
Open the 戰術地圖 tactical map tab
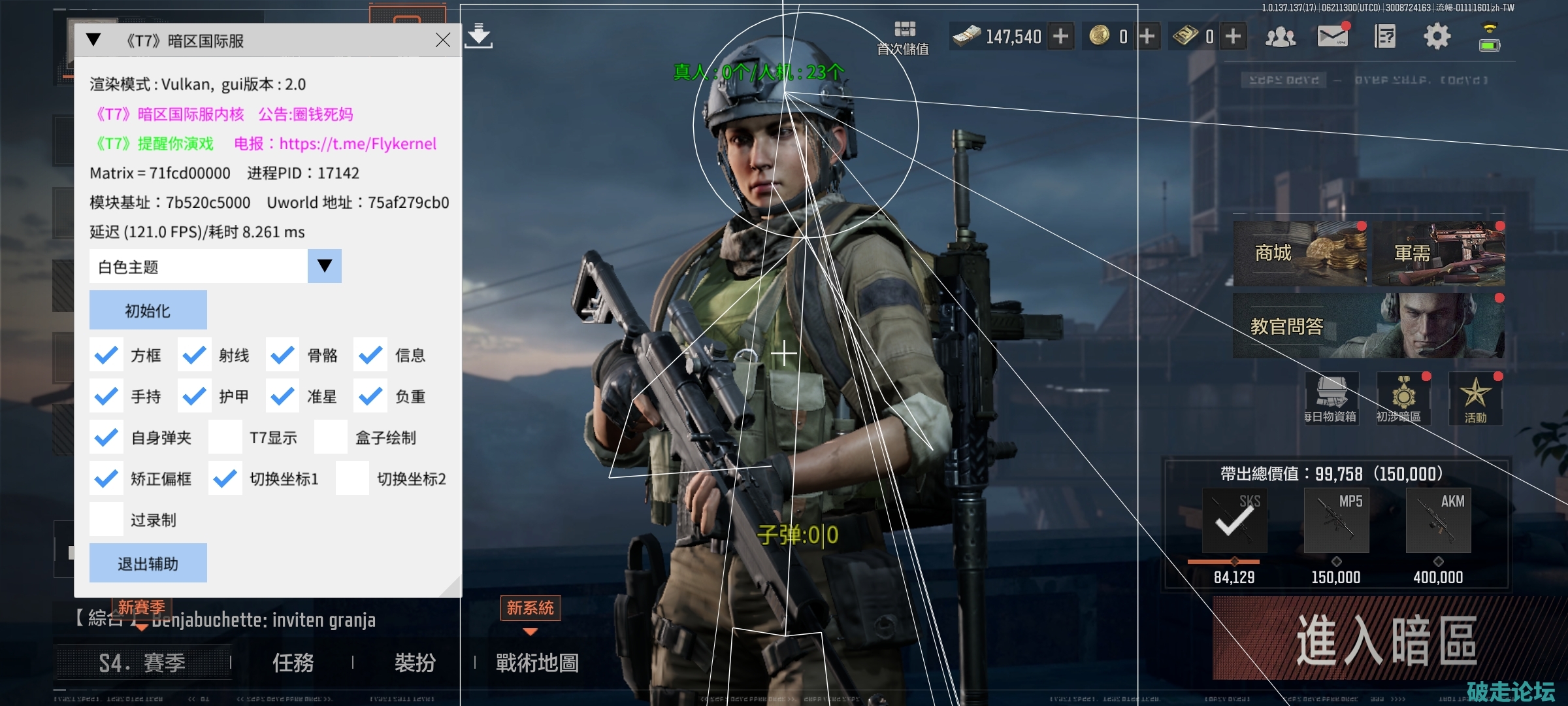(538, 663)
